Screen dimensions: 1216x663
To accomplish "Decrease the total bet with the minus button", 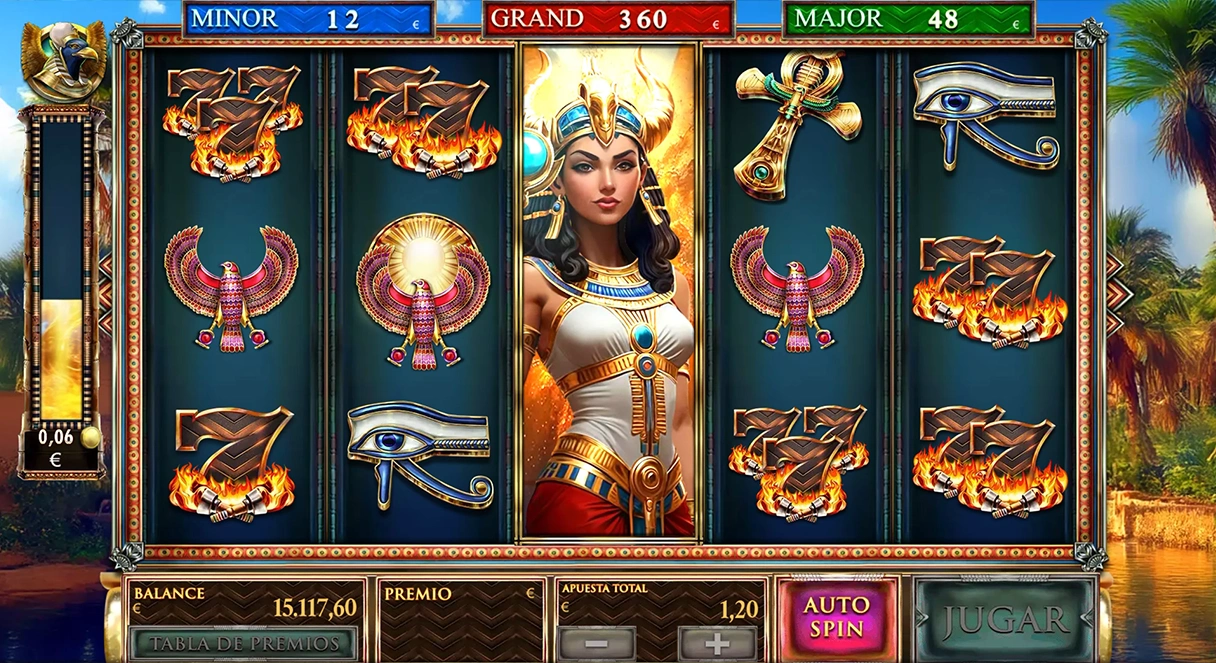I will tap(596, 643).
